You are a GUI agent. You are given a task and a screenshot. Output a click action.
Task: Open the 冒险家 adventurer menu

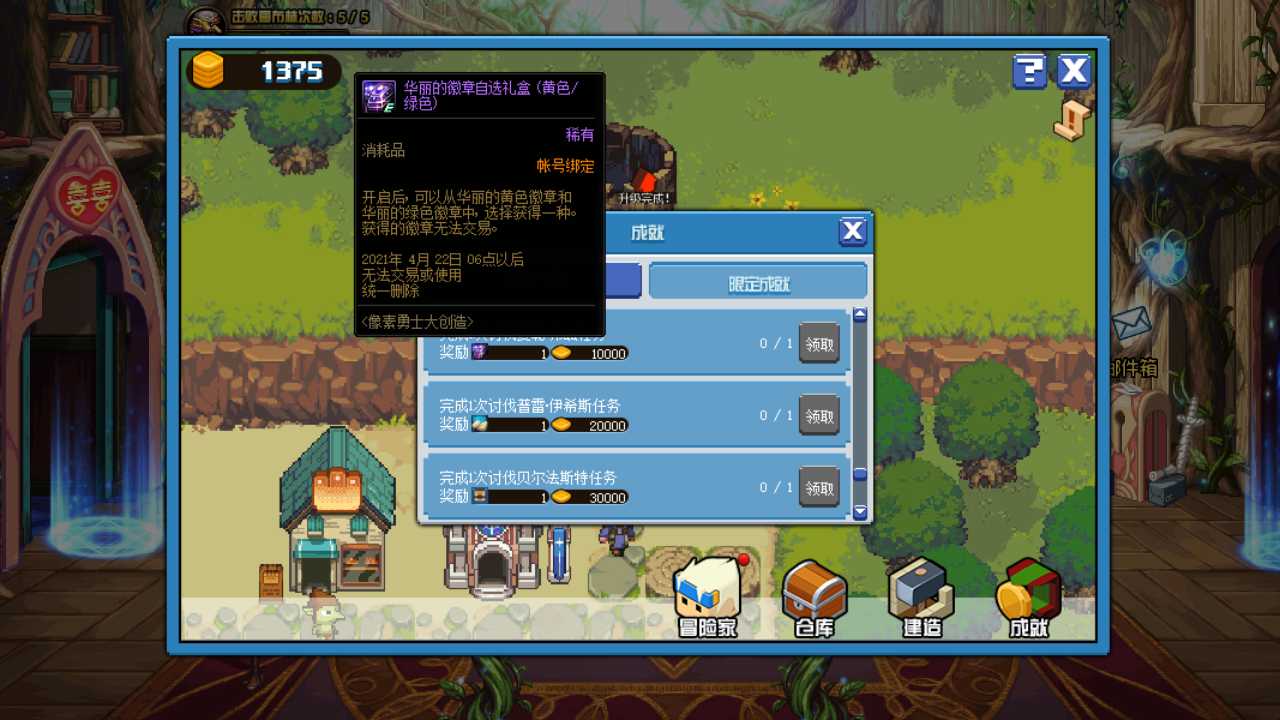[708, 597]
